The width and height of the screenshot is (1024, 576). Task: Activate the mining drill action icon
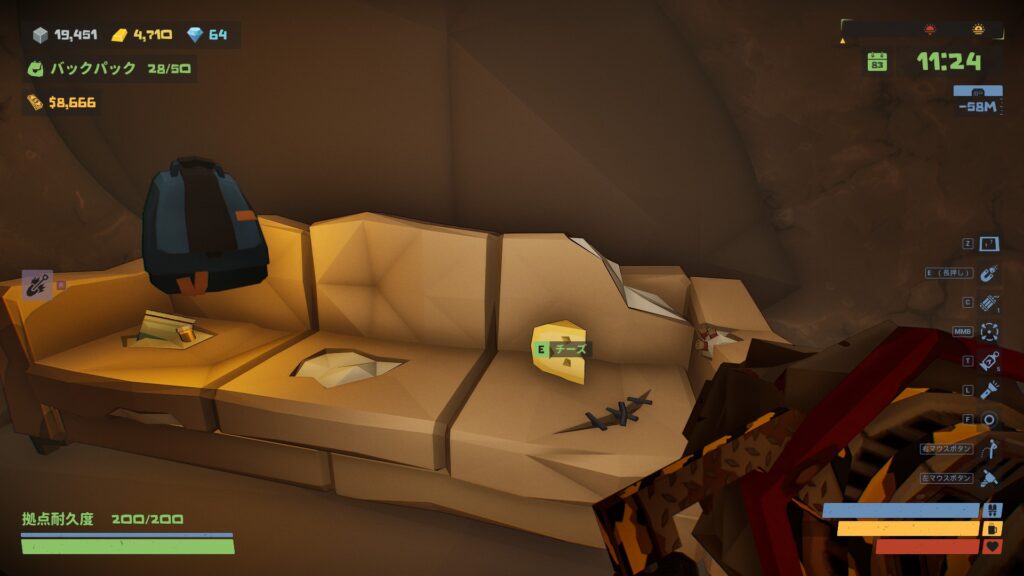pos(989,478)
